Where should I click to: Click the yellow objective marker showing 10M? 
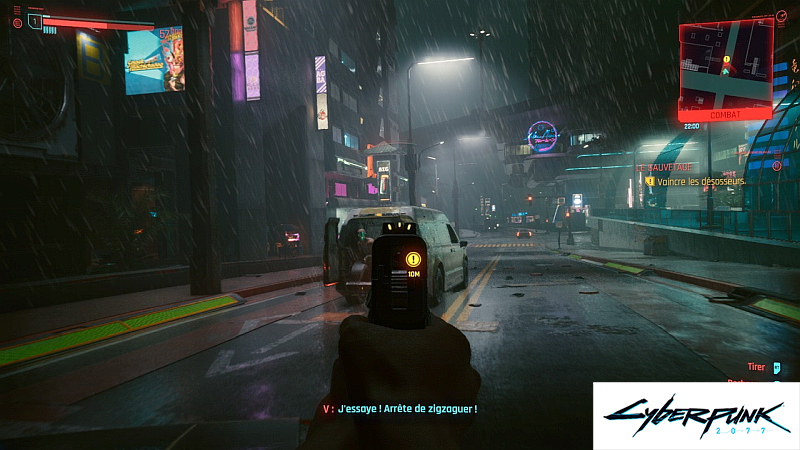[x=414, y=259]
